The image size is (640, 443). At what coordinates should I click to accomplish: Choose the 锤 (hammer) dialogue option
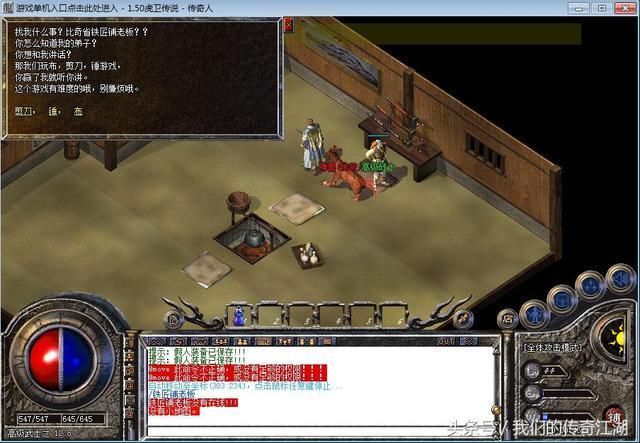point(51,112)
